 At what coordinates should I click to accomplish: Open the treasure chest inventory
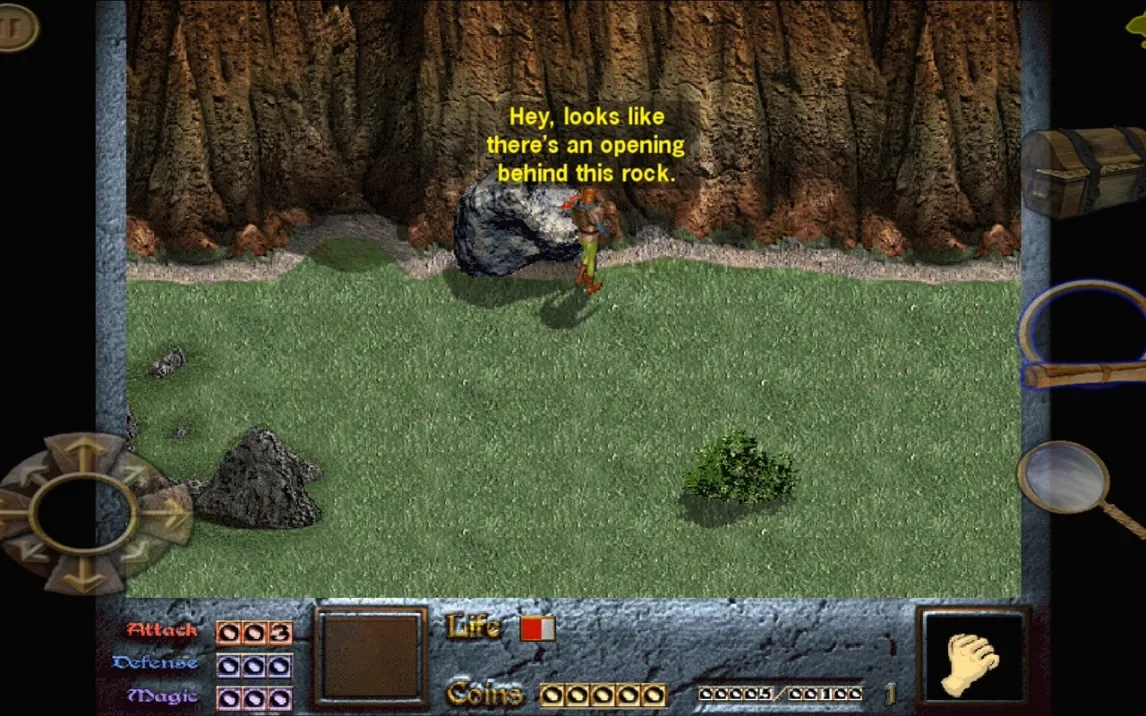click(x=1082, y=172)
